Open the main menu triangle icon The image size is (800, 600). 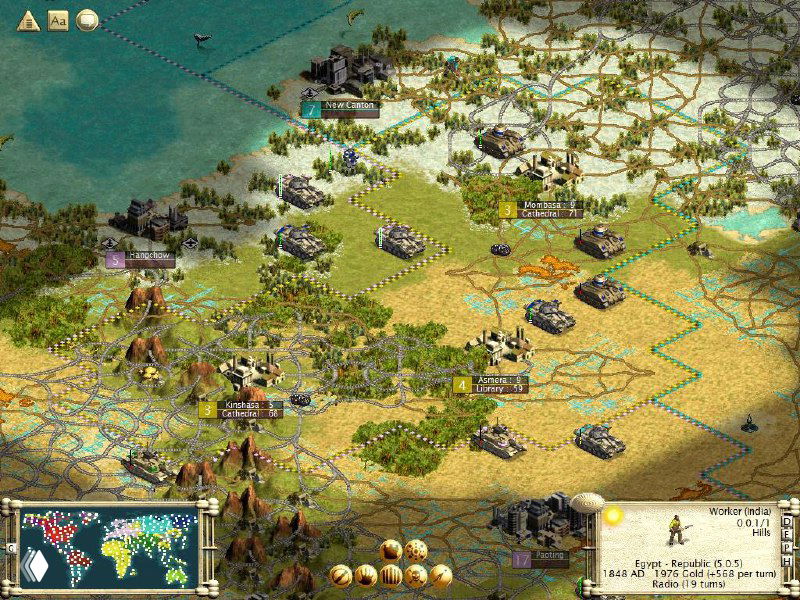click(27, 19)
